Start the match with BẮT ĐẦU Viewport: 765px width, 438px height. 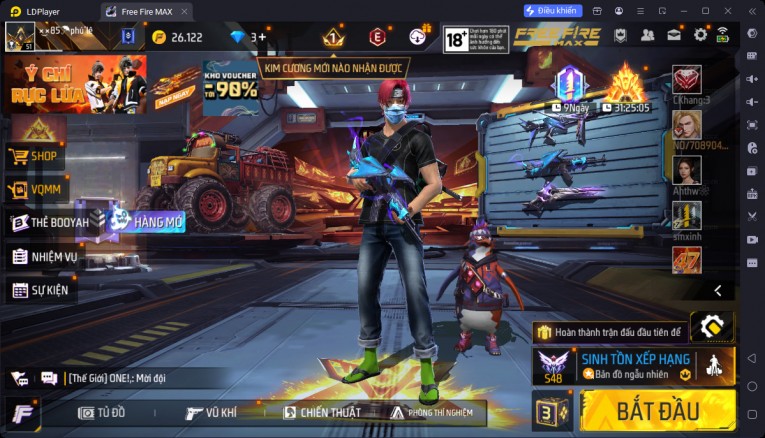pyautogui.click(x=656, y=410)
